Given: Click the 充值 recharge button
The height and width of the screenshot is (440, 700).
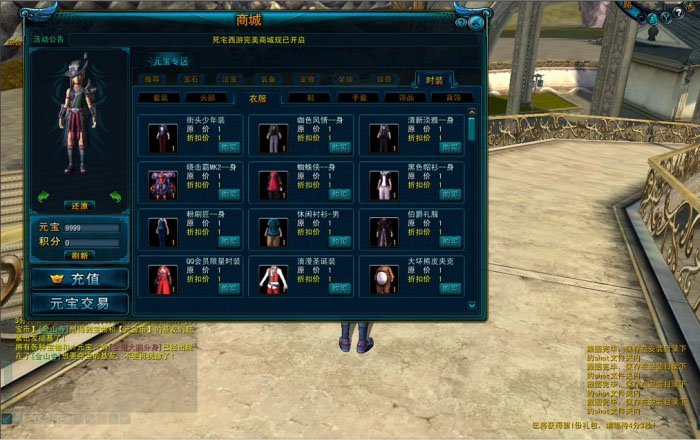Looking at the screenshot, I should (x=79, y=278).
